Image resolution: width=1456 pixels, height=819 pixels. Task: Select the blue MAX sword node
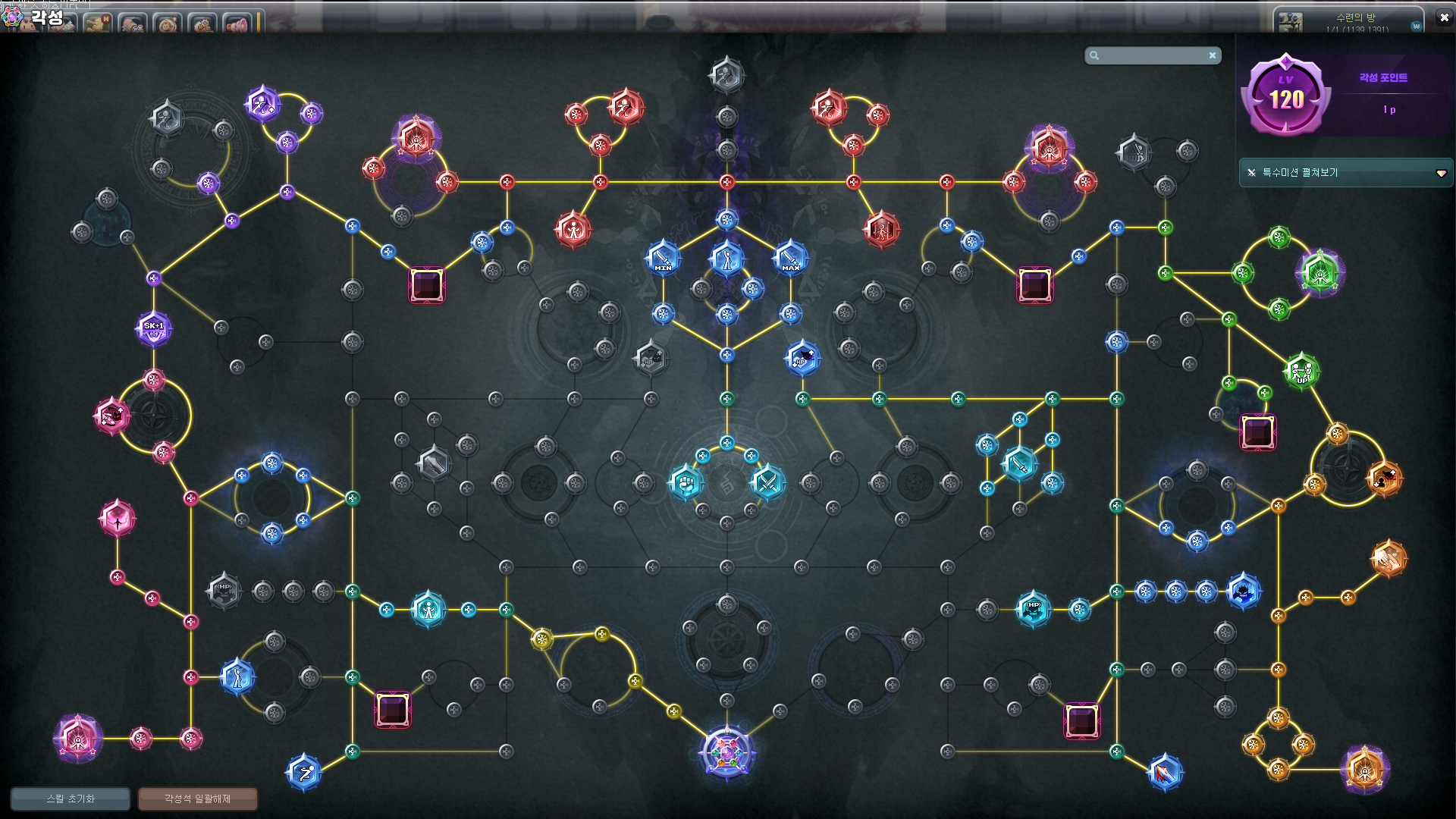[790, 258]
